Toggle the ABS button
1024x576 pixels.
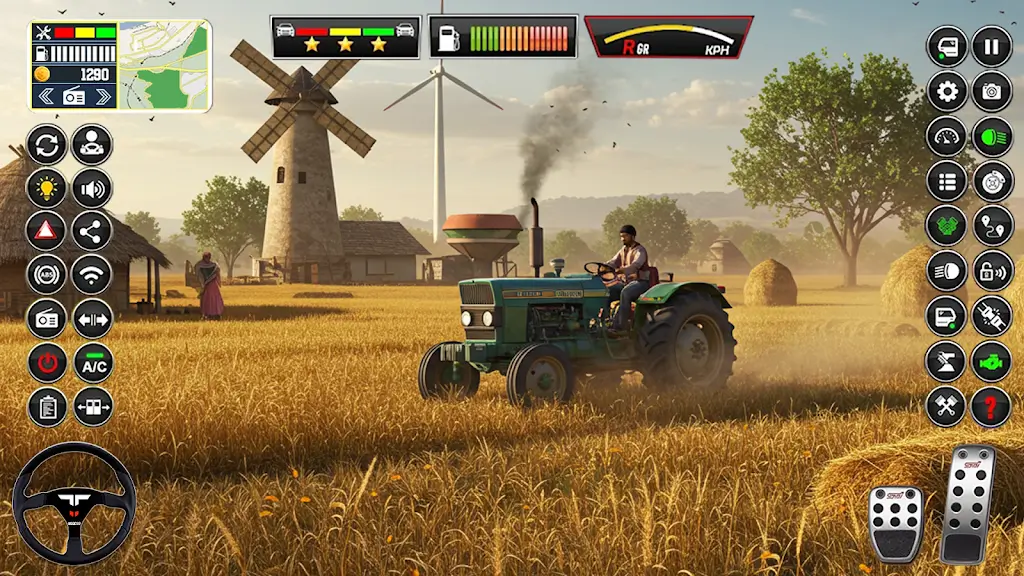coord(46,275)
